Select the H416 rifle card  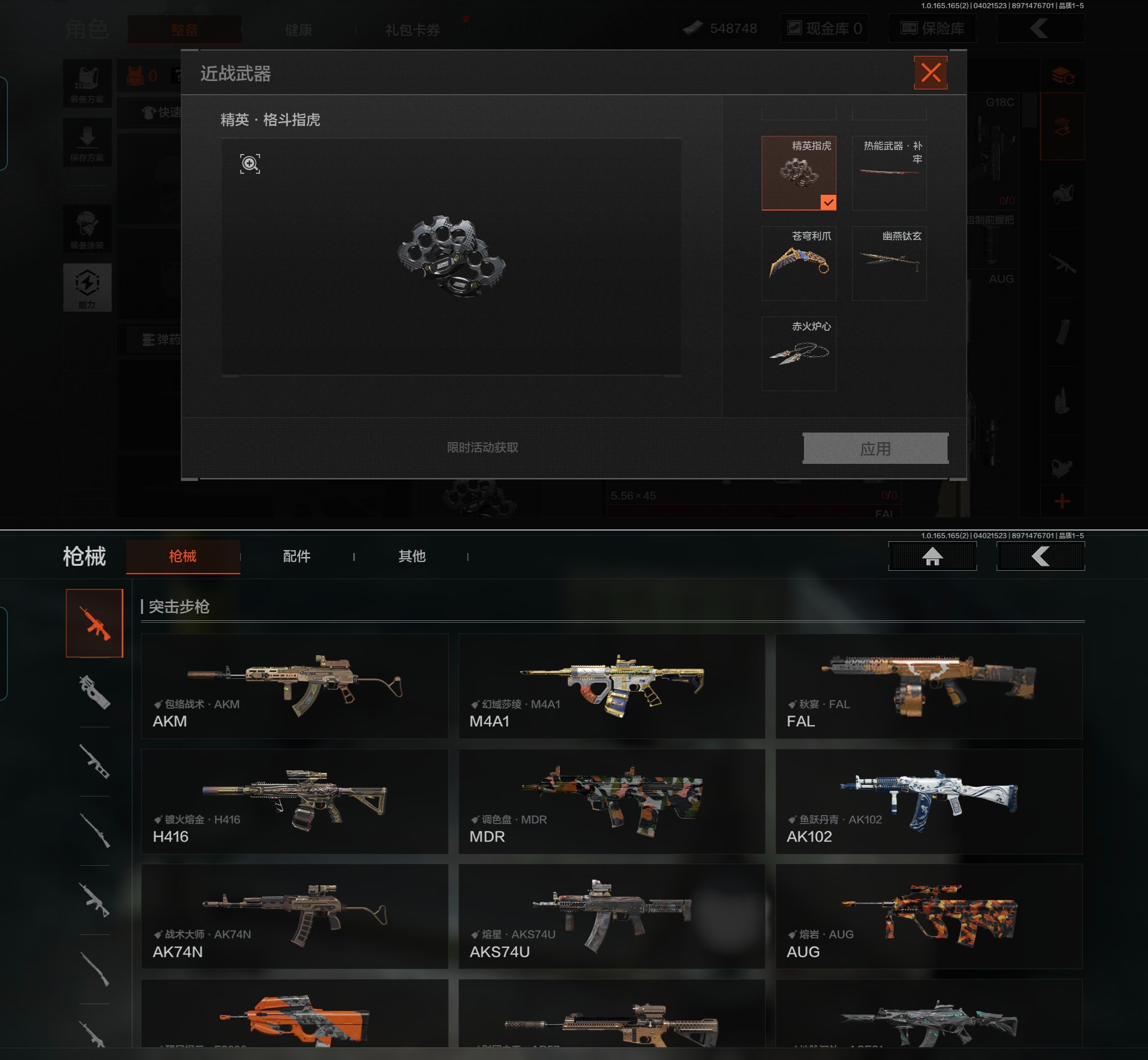click(x=294, y=801)
